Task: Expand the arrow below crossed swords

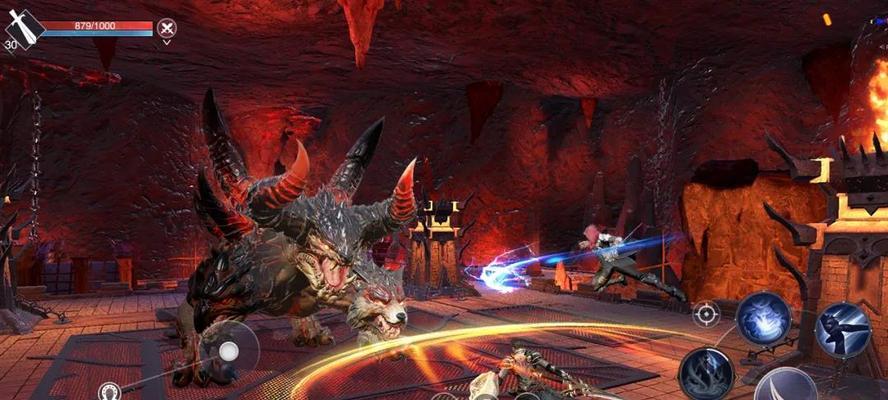Action: click(x=167, y=43)
